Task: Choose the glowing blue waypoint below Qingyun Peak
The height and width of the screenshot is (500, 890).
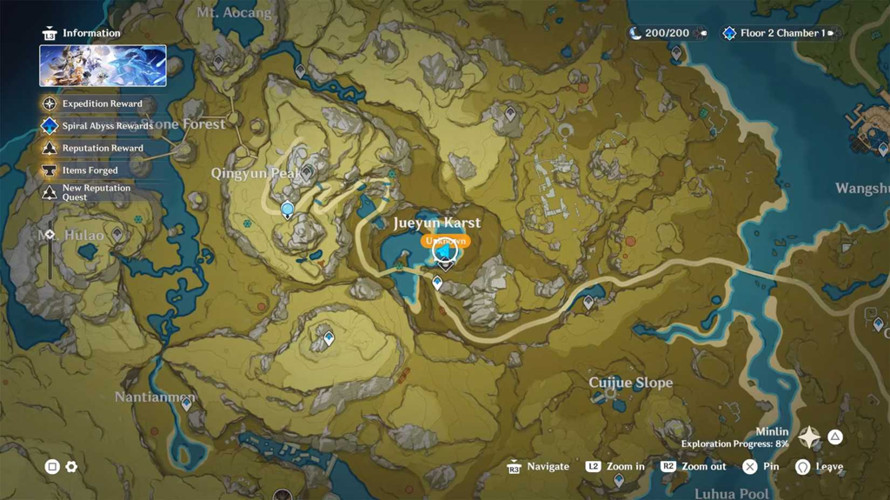Action: (288, 210)
